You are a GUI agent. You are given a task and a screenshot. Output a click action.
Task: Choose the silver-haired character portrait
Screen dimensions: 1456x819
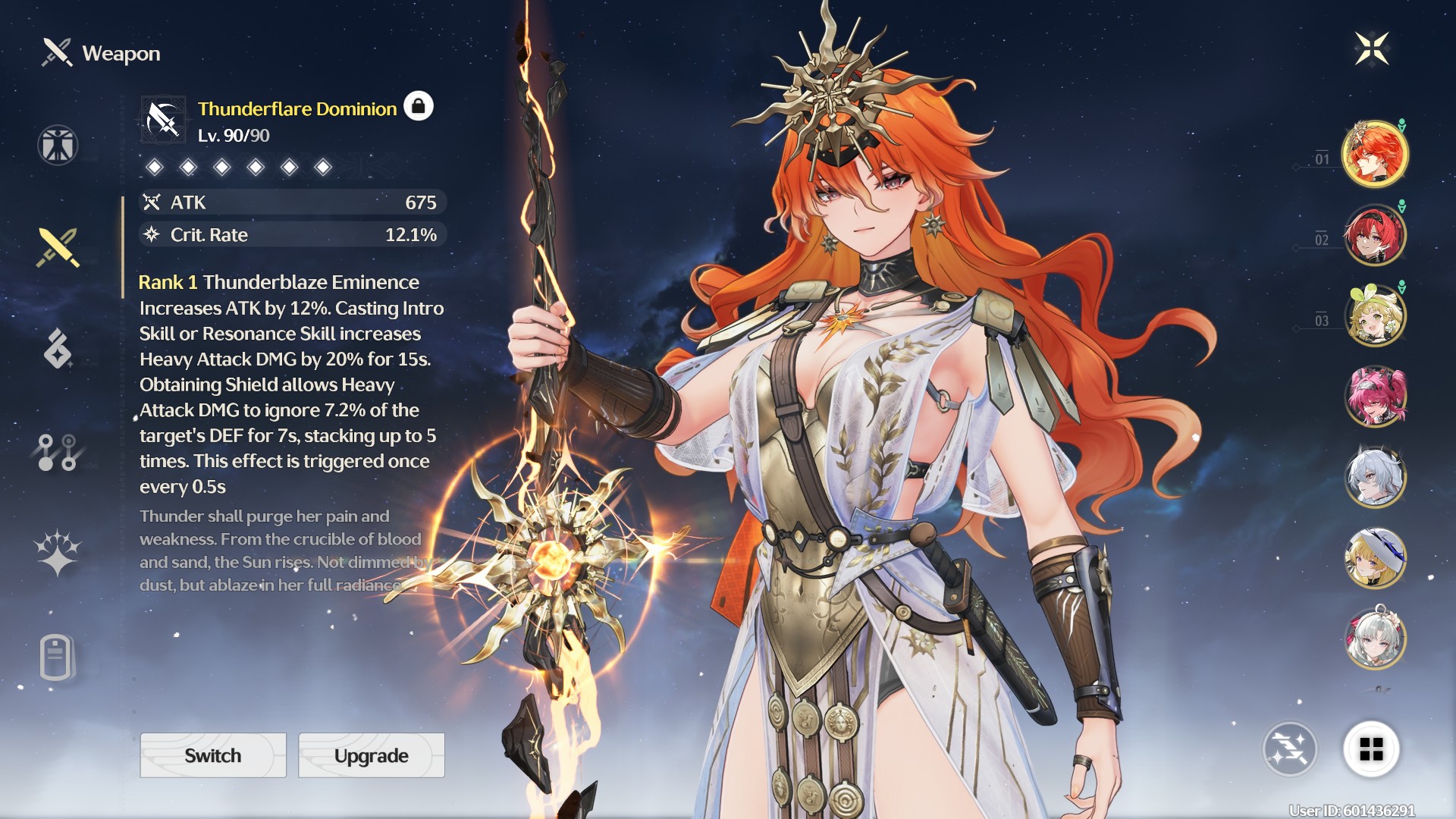coord(1375,477)
